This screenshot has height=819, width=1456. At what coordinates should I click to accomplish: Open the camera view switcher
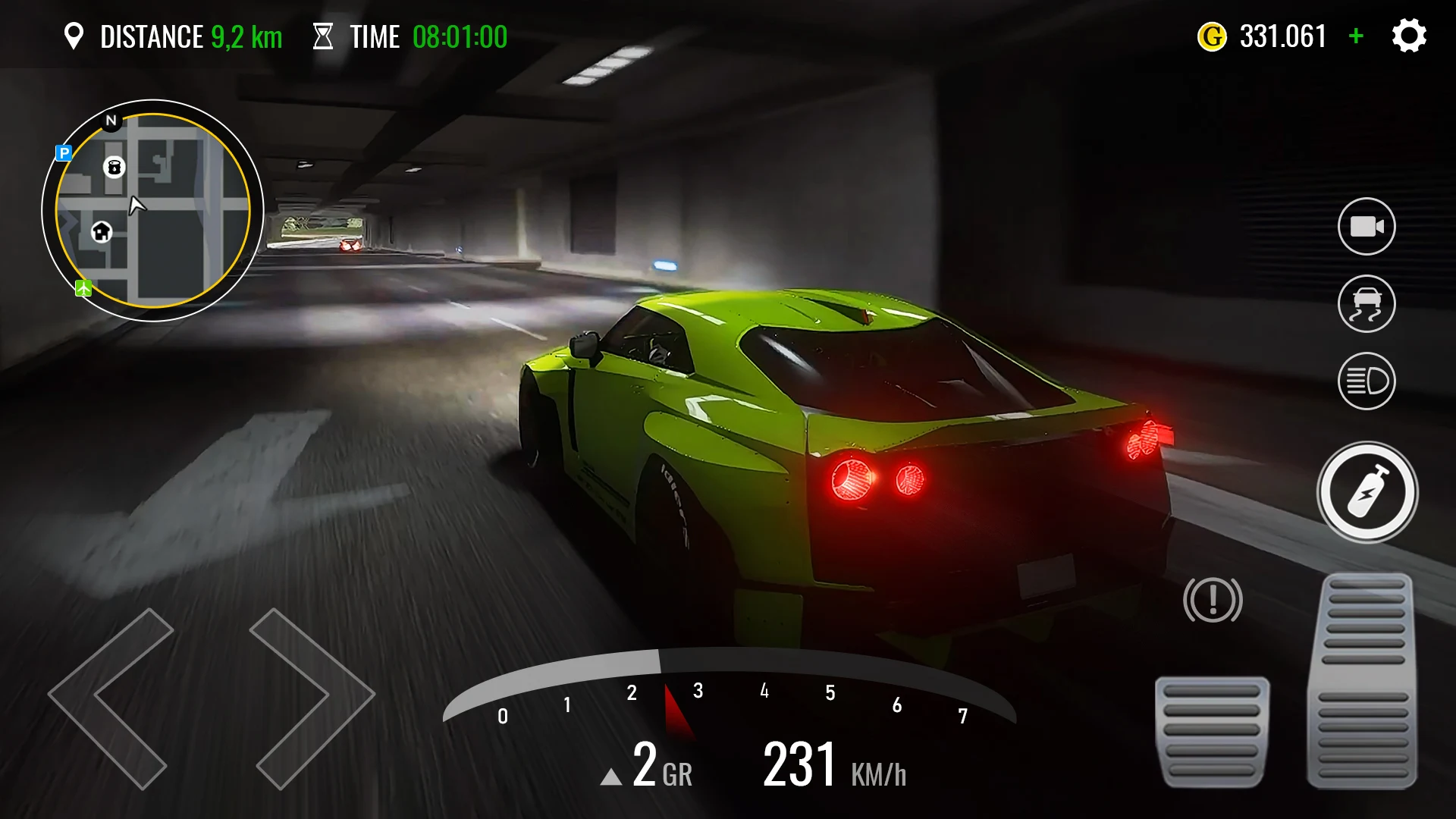[1367, 226]
